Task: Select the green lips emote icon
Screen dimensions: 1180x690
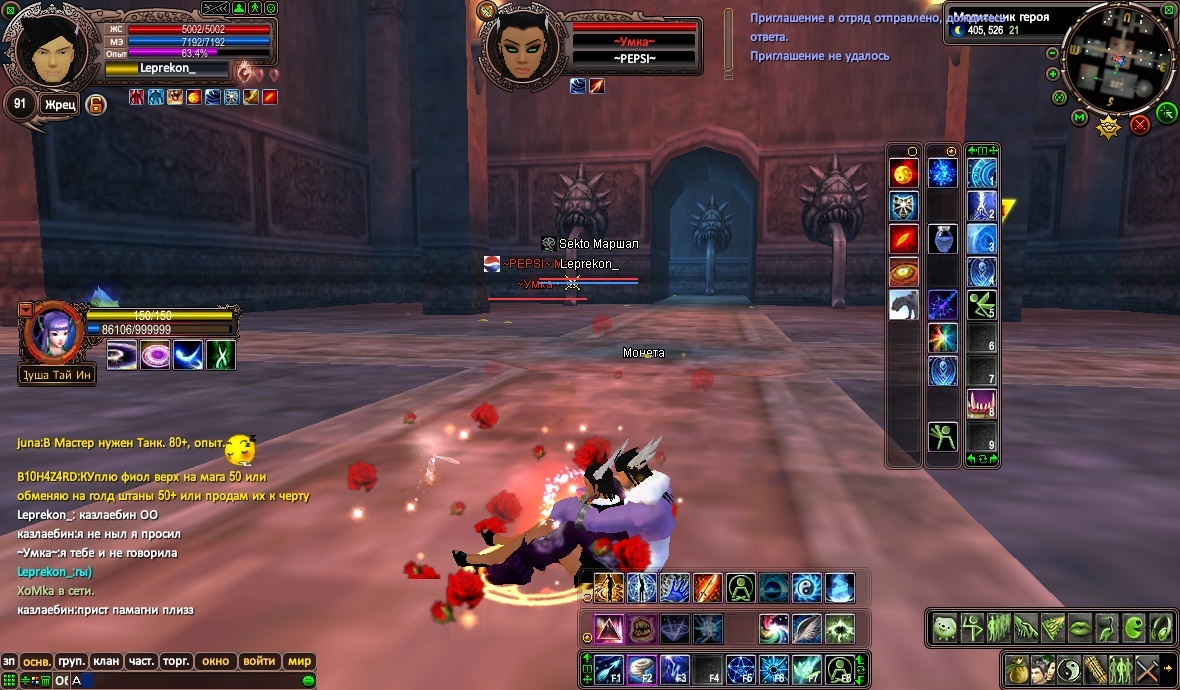Action: tap(1081, 627)
